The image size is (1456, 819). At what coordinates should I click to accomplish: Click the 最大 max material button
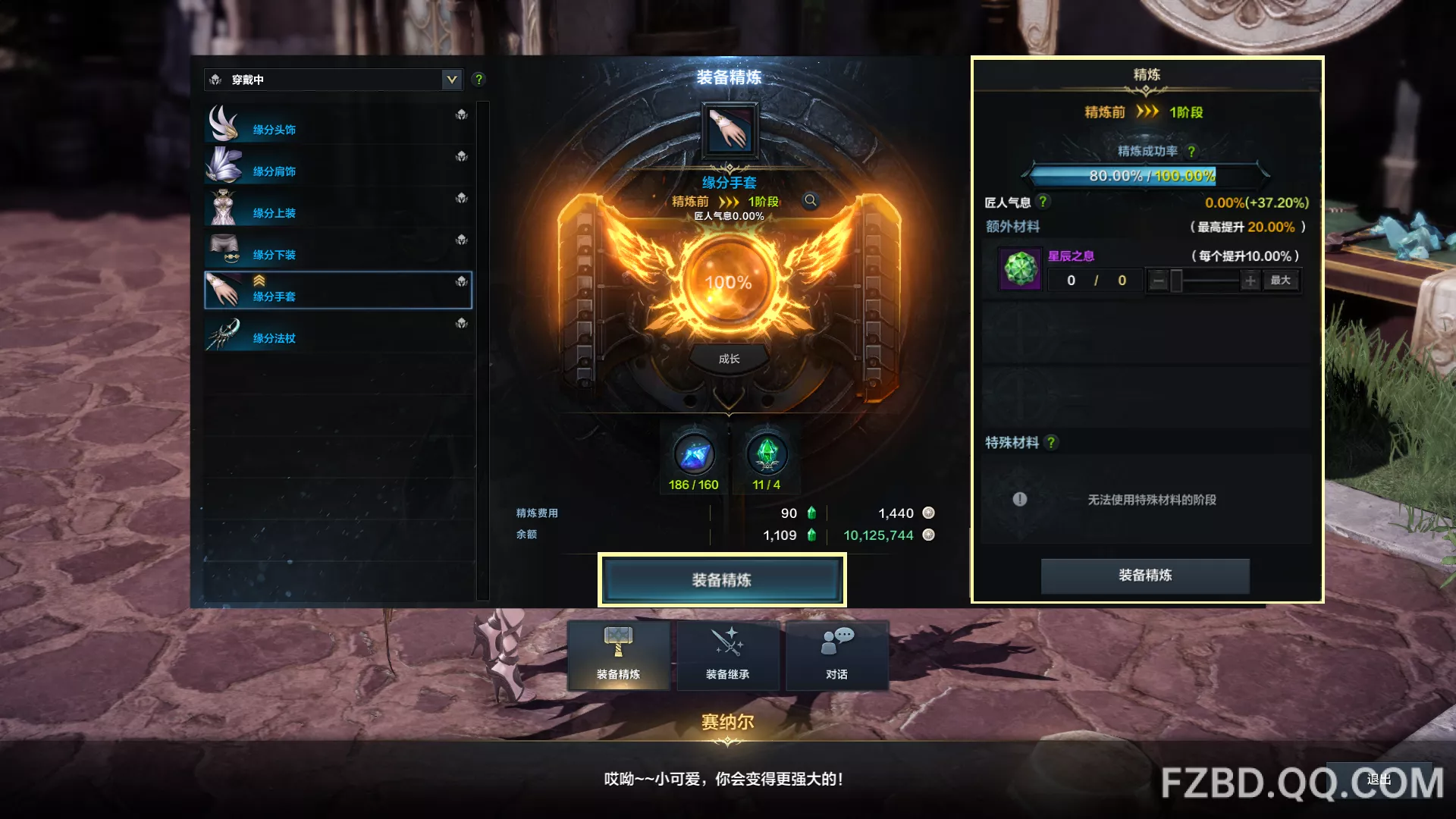[x=1281, y=281]
